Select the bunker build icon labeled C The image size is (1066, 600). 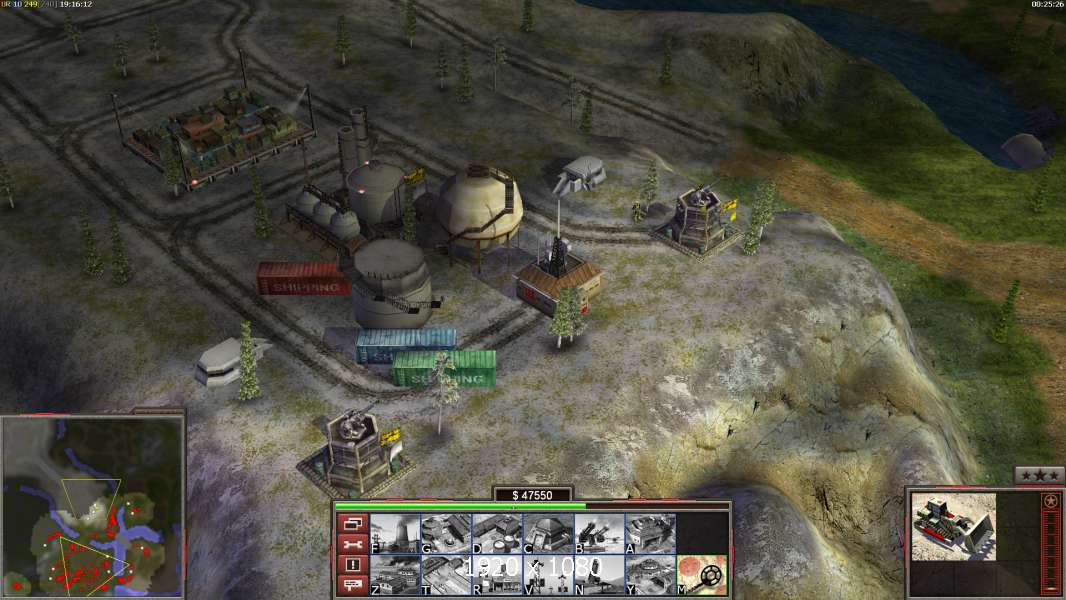pyautogui.click(x=548, y=534)
